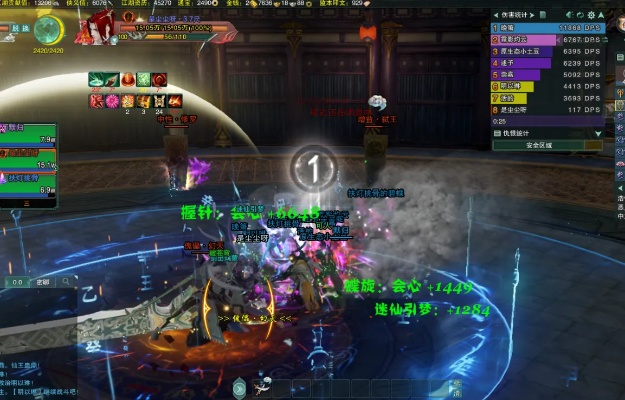Click the red orb buff icon
The height and width of the screenshot is (400, 625).
(127, 79)
